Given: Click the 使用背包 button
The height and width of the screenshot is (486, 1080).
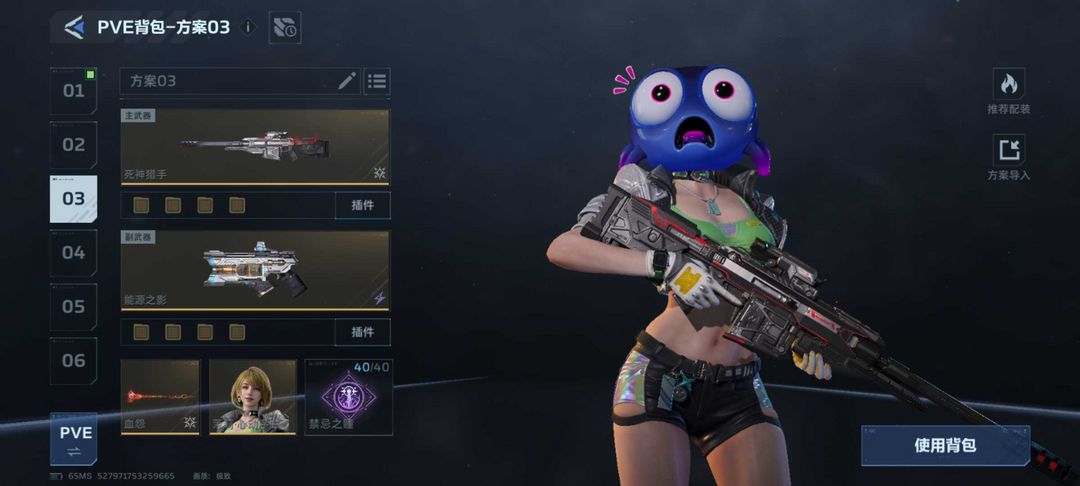Looking at the screenshot, I should coord(945,445).
